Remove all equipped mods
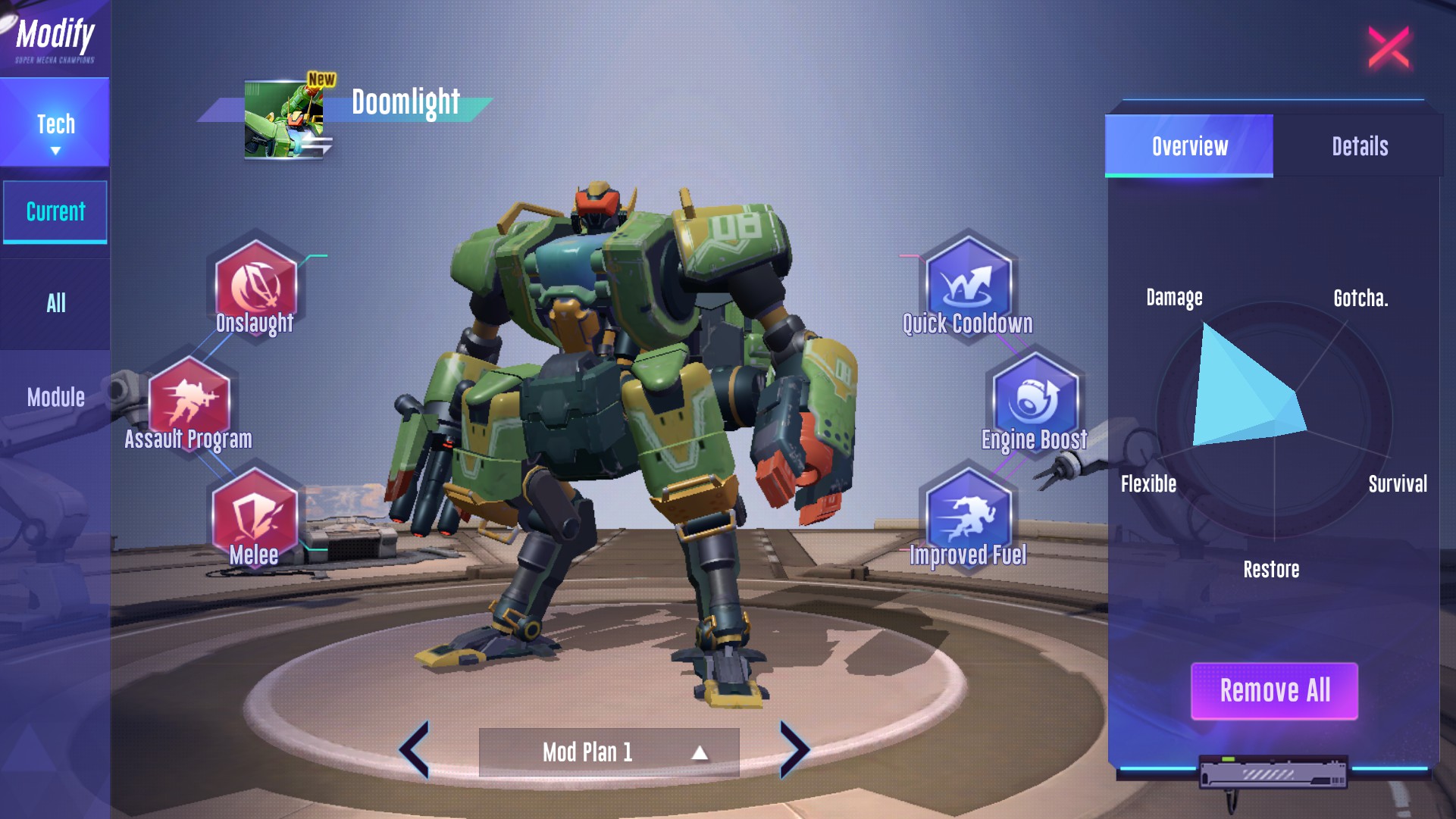1456x819 pixels. 1274,691
